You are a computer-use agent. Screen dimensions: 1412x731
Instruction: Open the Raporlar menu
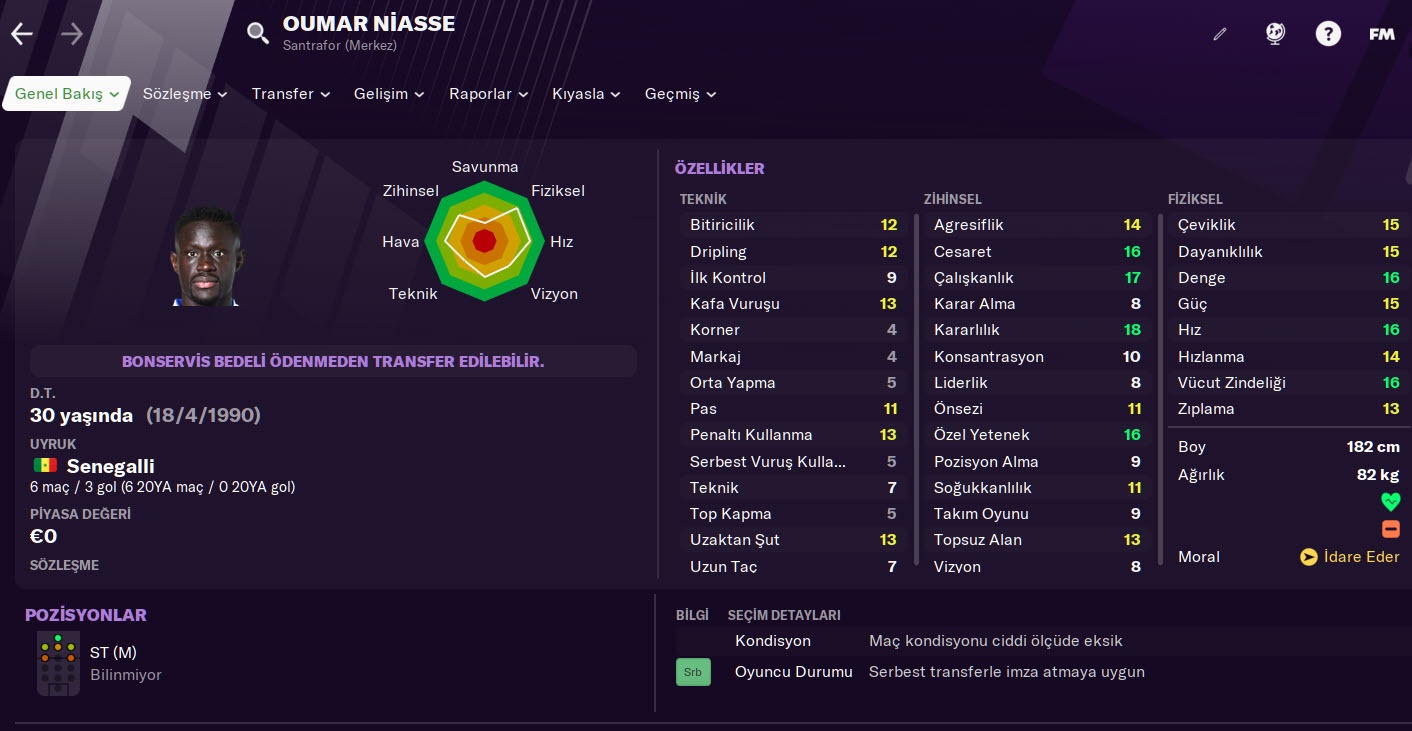click(x=489, y=94)
